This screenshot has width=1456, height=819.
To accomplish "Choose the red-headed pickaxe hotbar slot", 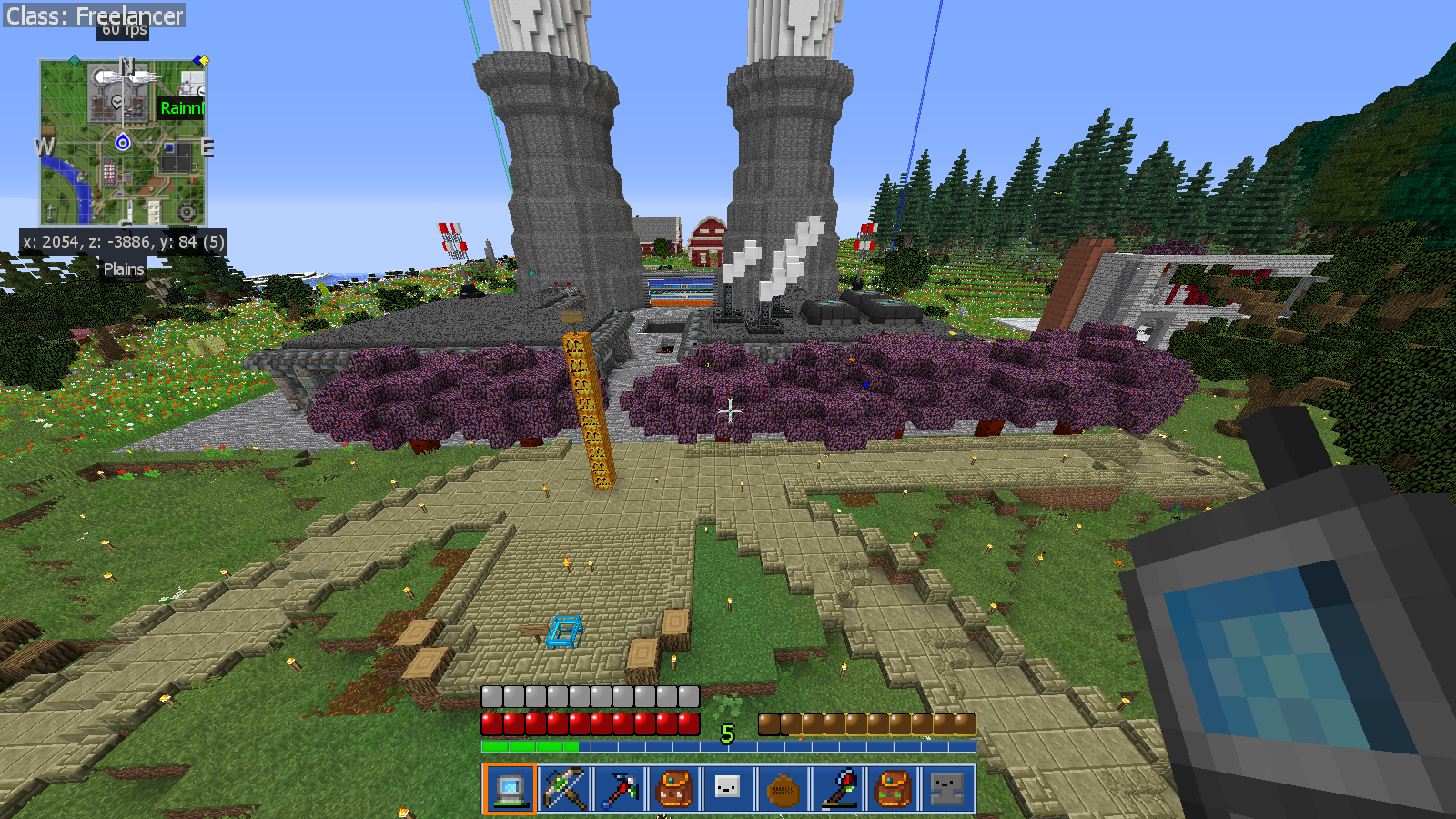I will [619, 788].
